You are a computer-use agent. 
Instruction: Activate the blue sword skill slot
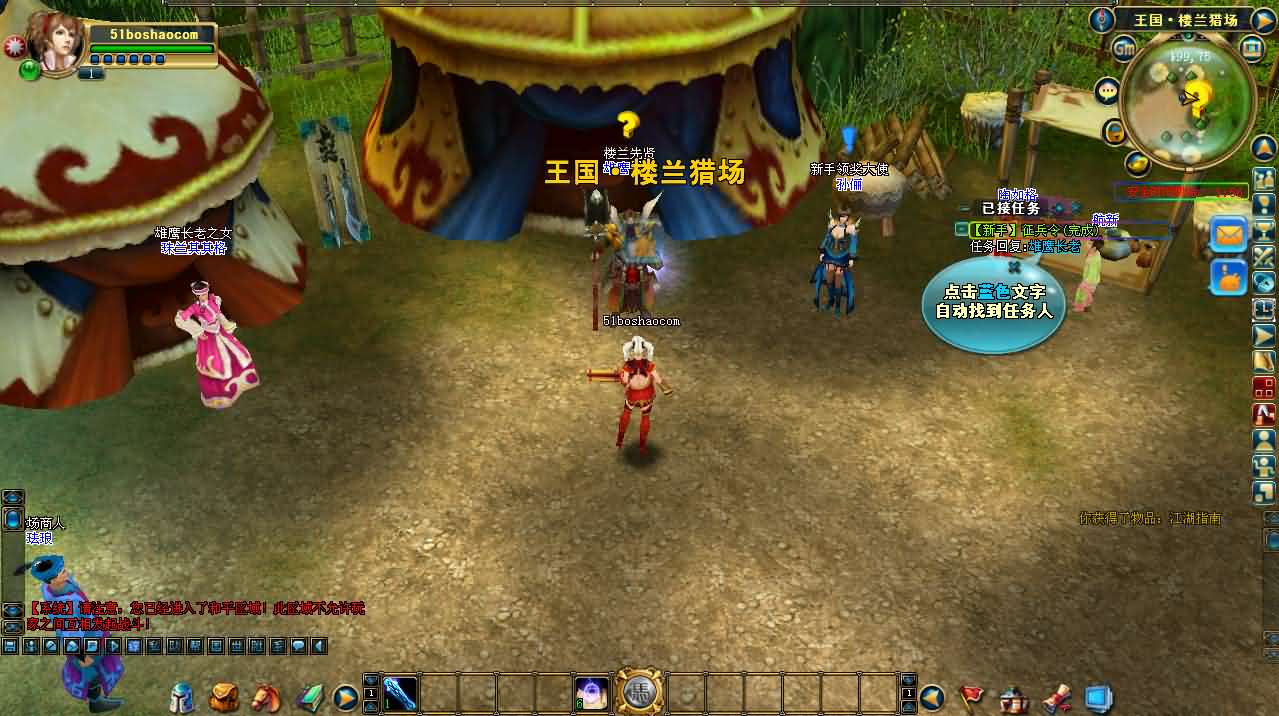click(x=400, y=694)
